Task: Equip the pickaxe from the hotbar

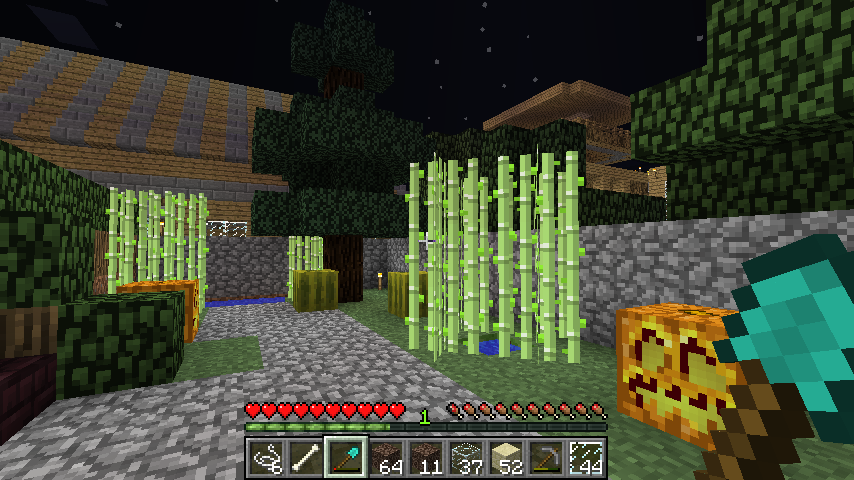Action: coord(546,457)
